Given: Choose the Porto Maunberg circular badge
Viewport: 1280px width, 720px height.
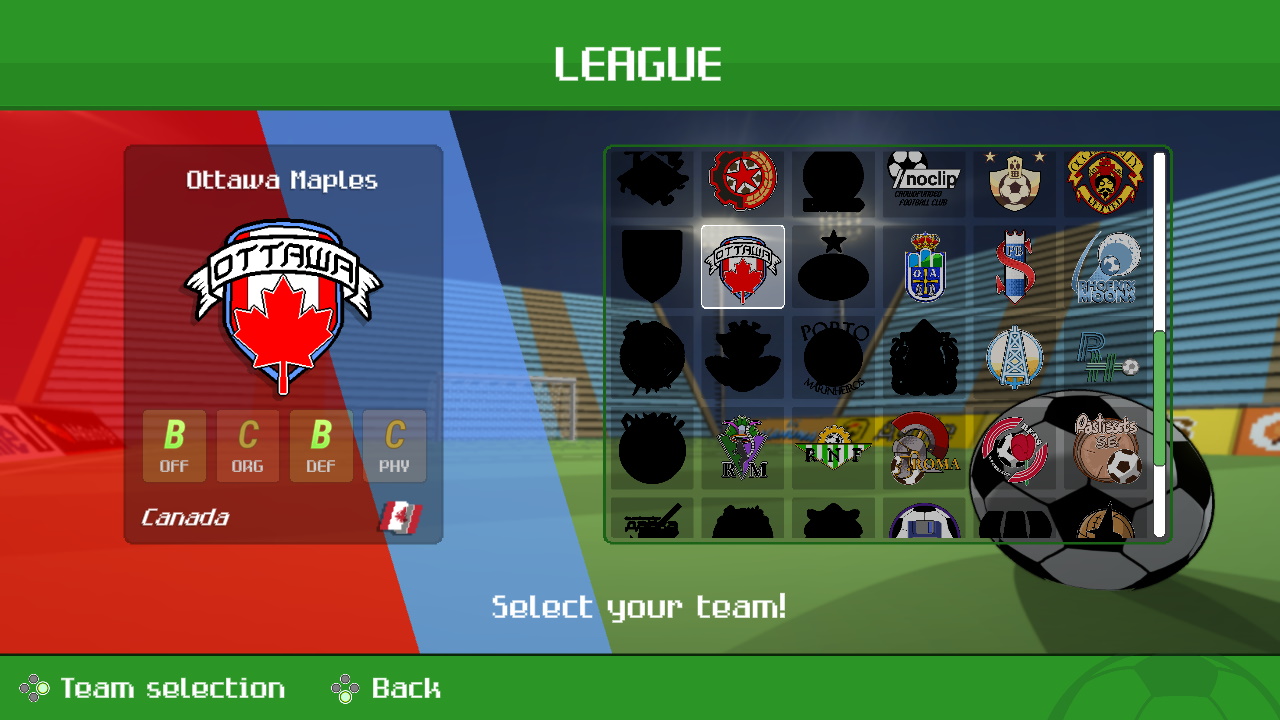Looking at the screenshot, I should [833, 357].
